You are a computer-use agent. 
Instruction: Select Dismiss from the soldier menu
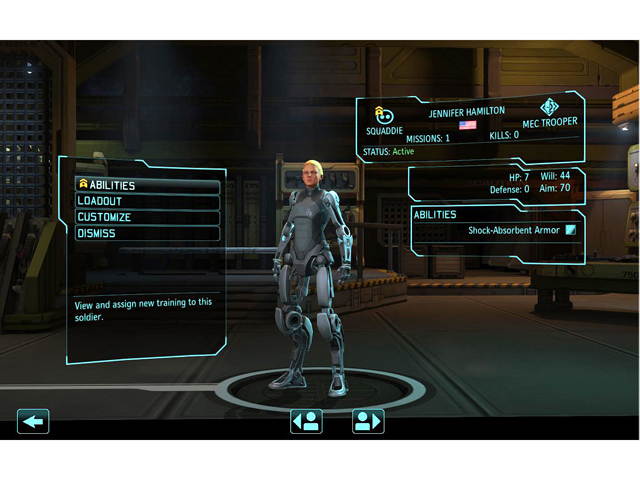[147, 233]
